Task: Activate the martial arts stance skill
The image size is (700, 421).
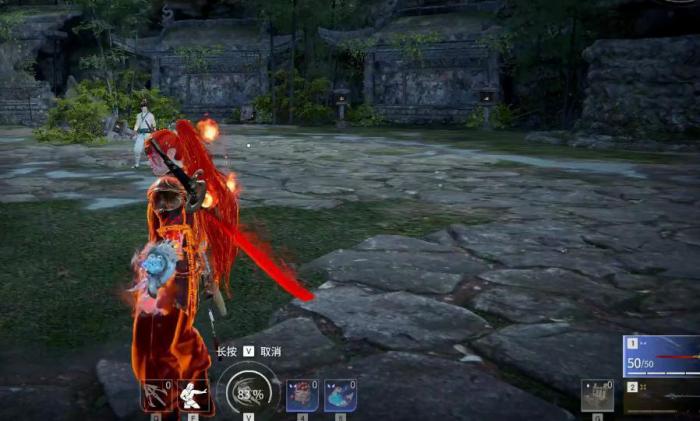Action: 193,397
